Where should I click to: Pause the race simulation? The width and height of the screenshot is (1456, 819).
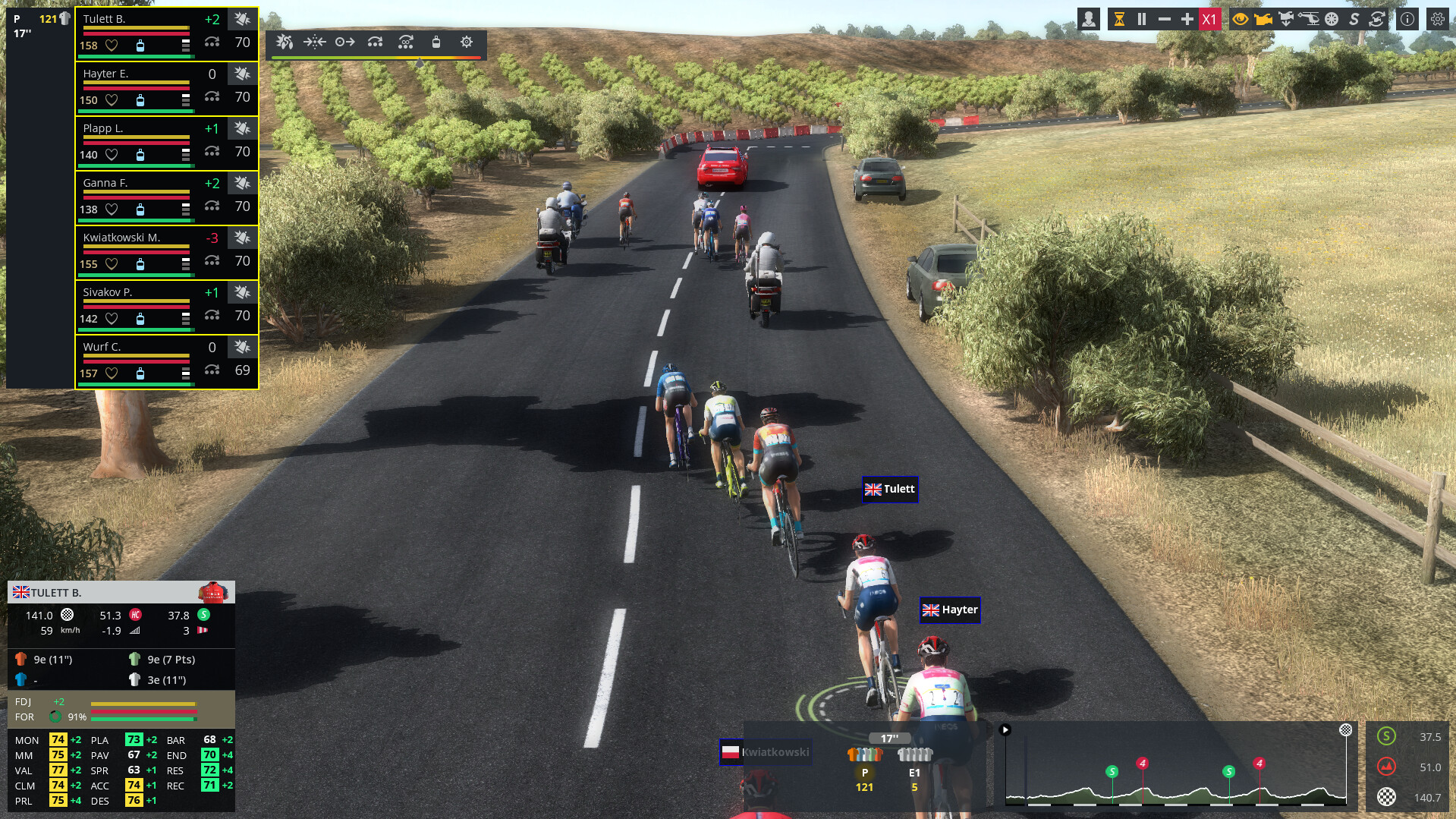coord(1143,19)
